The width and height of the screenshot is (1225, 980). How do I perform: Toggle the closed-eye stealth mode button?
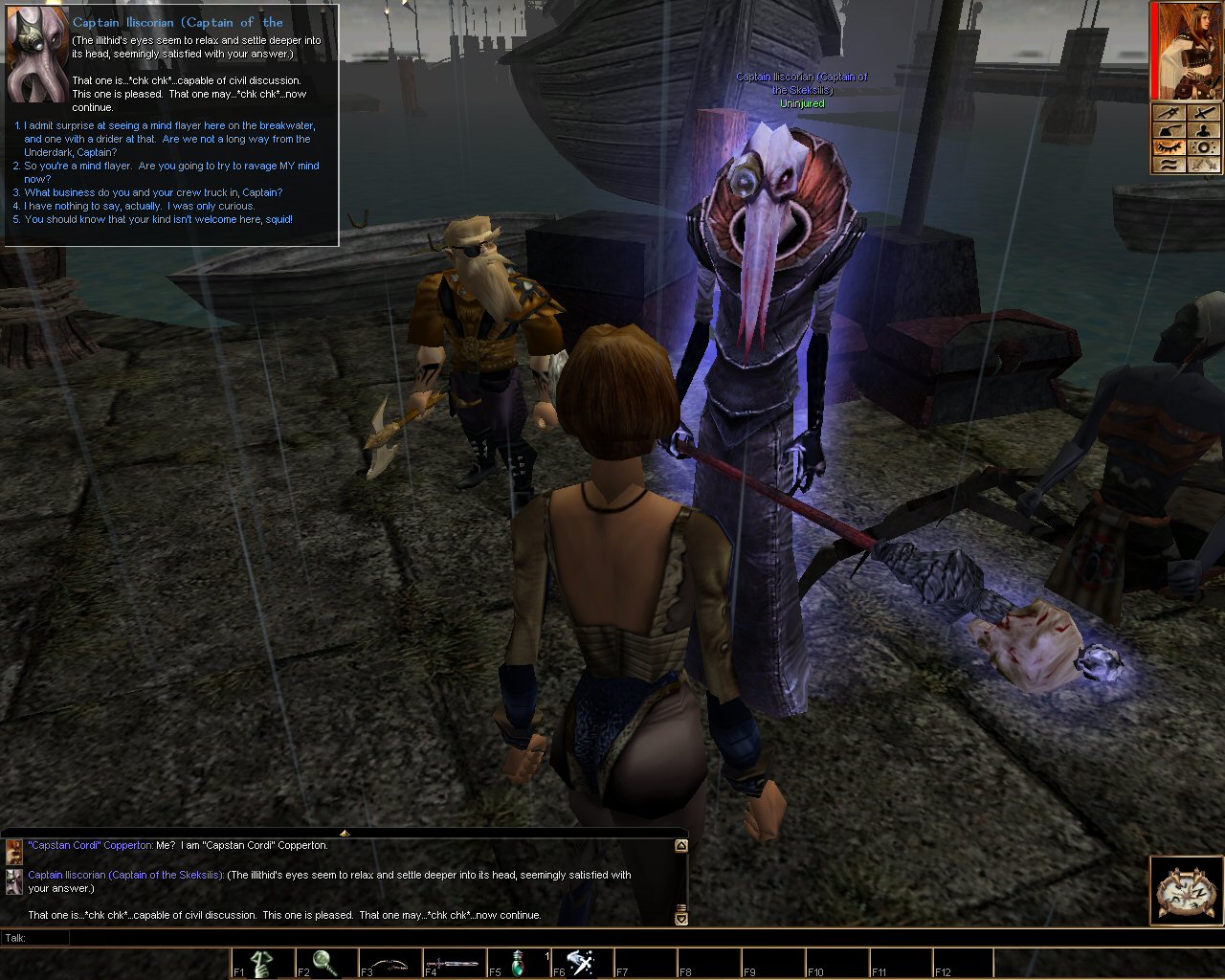[1170, 147]
